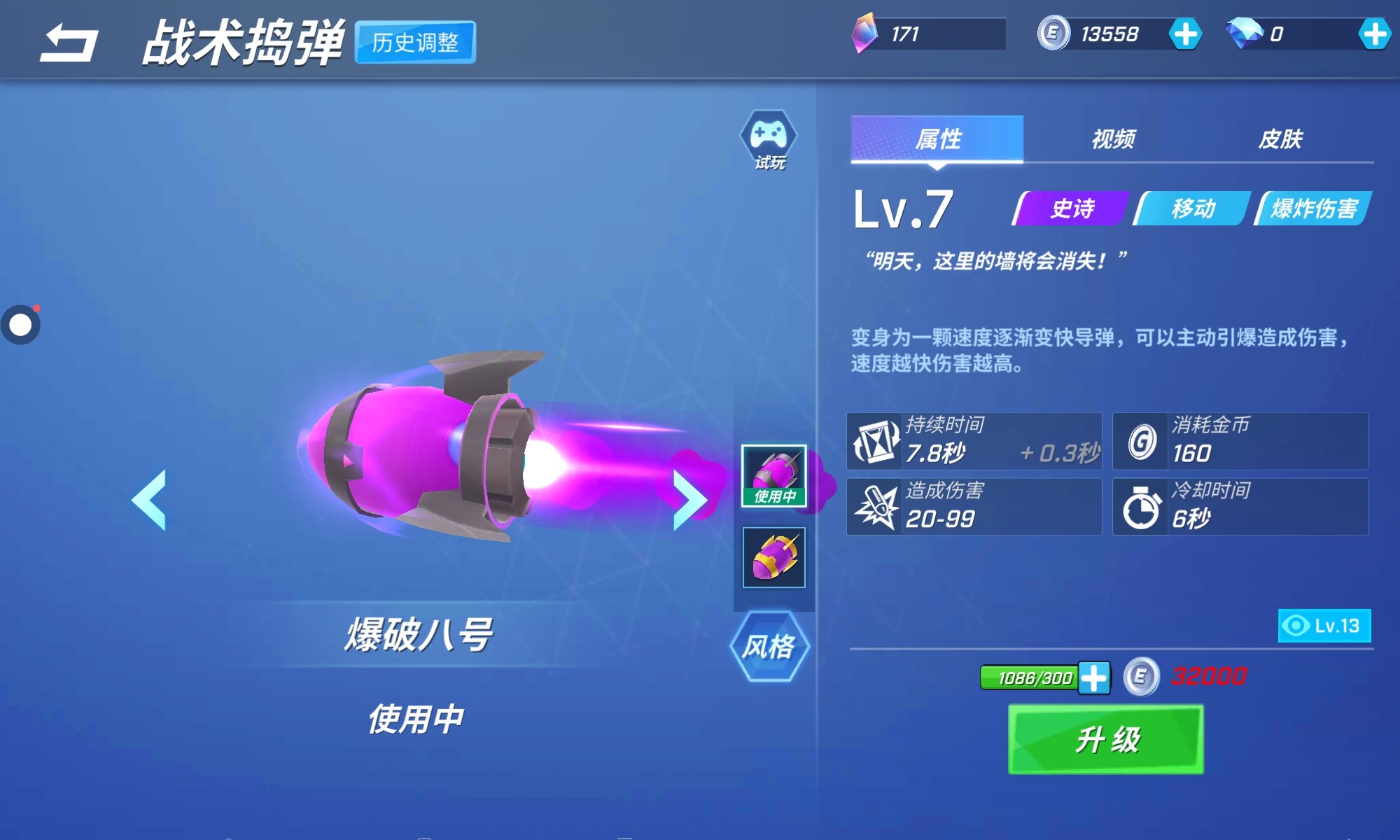Open the 风格 style hexagon button

click(769, 646)
